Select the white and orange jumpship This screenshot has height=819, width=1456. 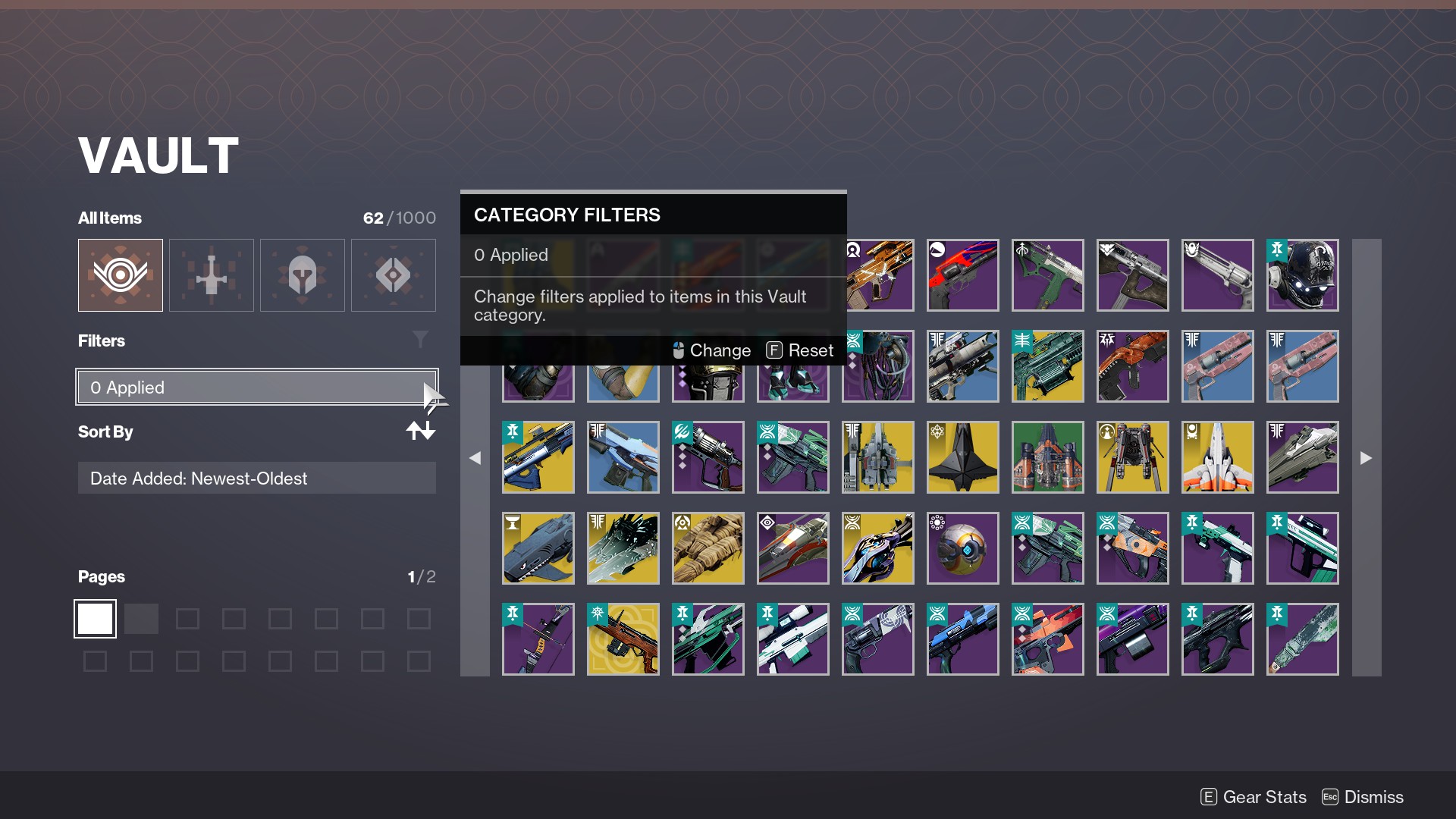tap(1217, 457)
